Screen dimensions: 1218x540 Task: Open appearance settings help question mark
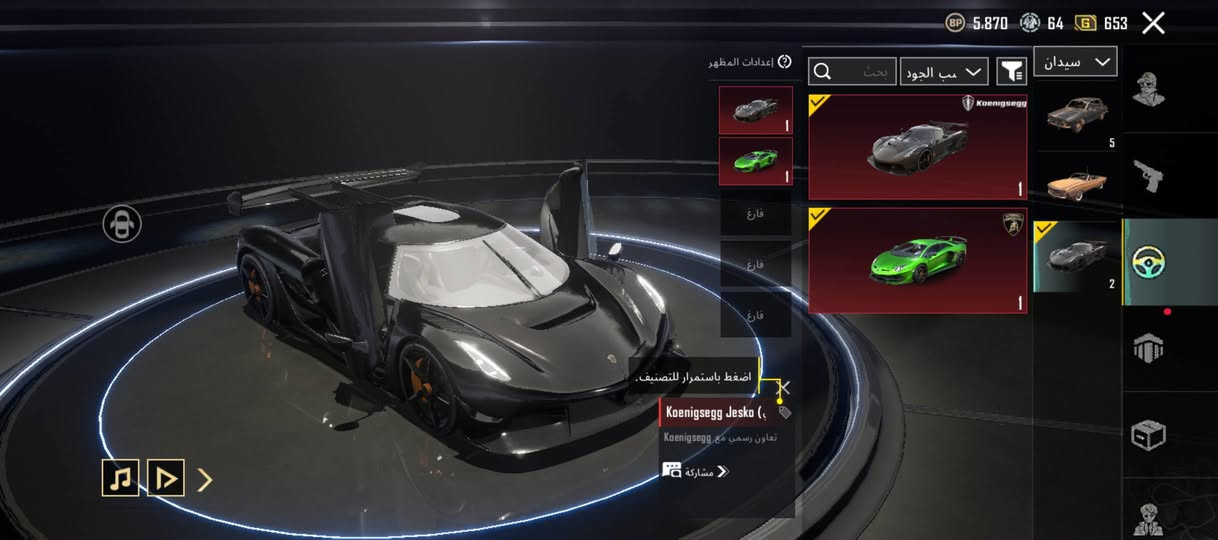click(784, 62)
